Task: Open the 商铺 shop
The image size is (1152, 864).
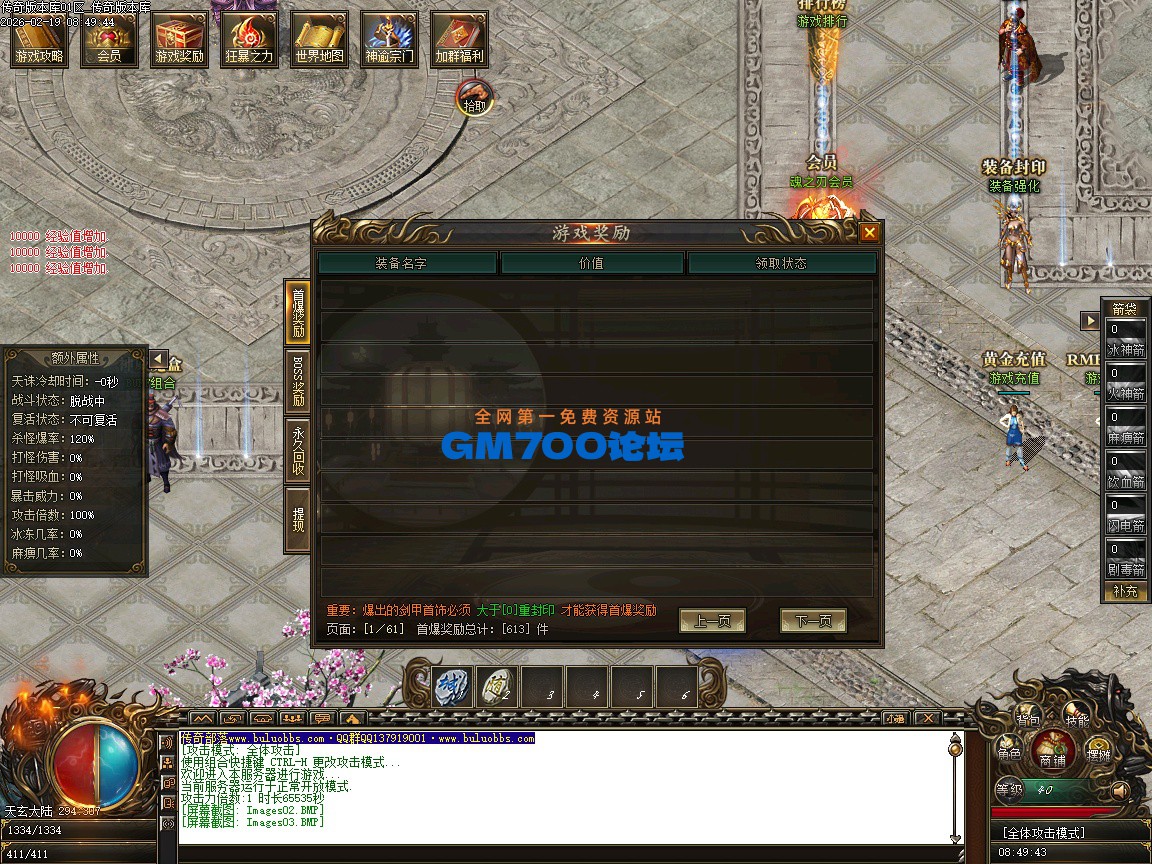Action: pos(1052,750)
